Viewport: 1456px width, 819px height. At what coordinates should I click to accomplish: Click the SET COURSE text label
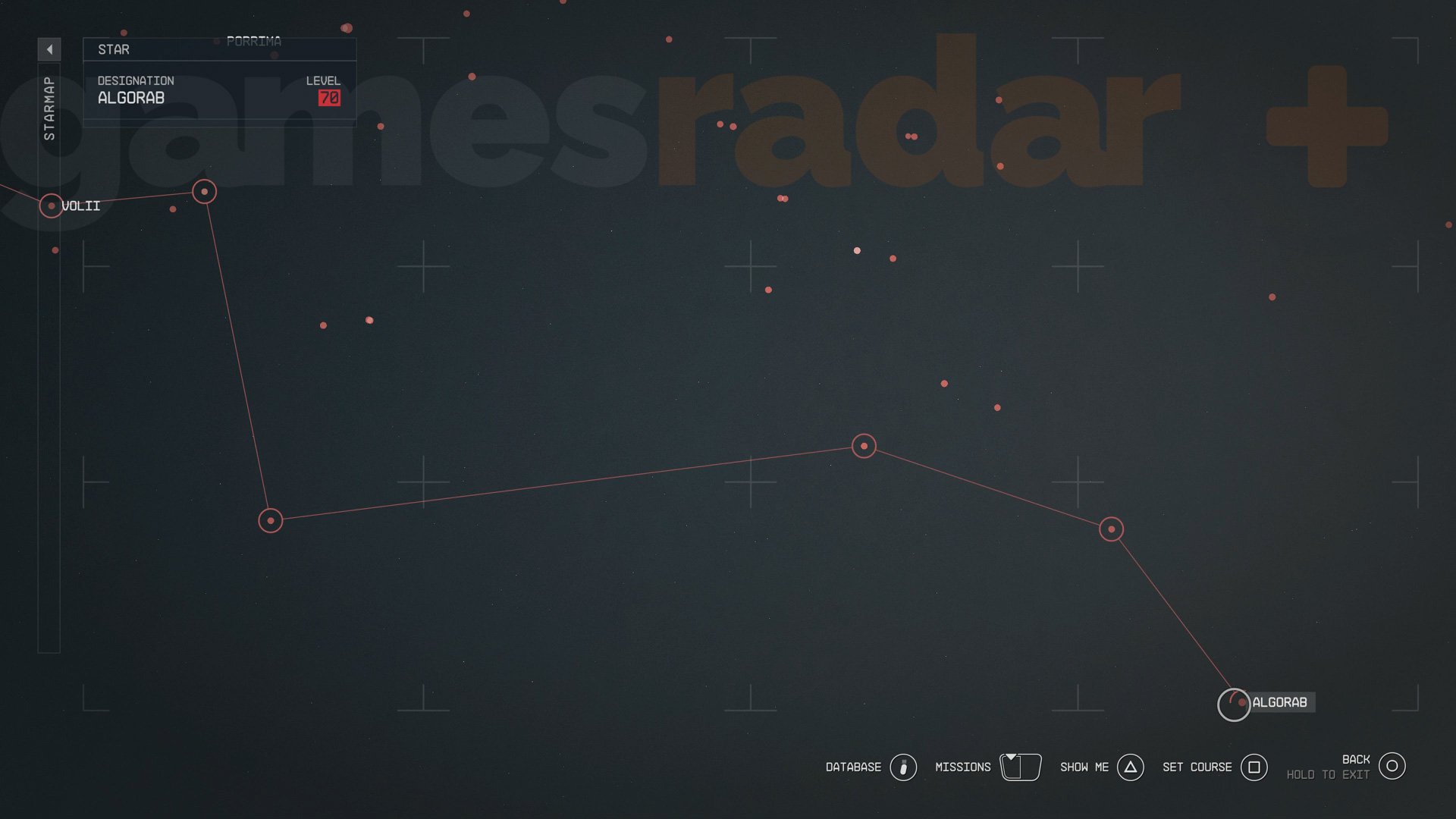1197,767
